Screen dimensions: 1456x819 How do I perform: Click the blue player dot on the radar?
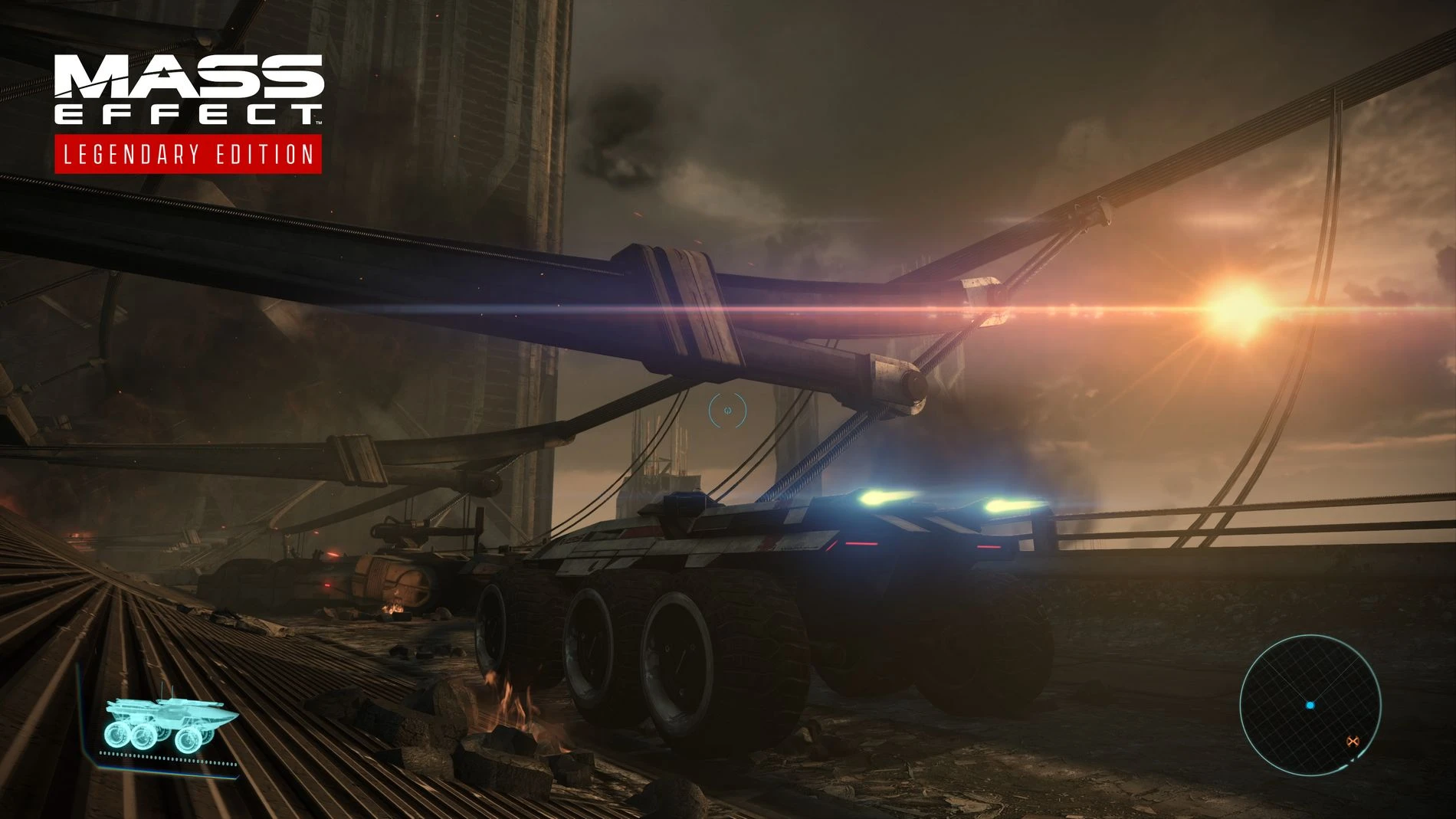pos(1310,706)
